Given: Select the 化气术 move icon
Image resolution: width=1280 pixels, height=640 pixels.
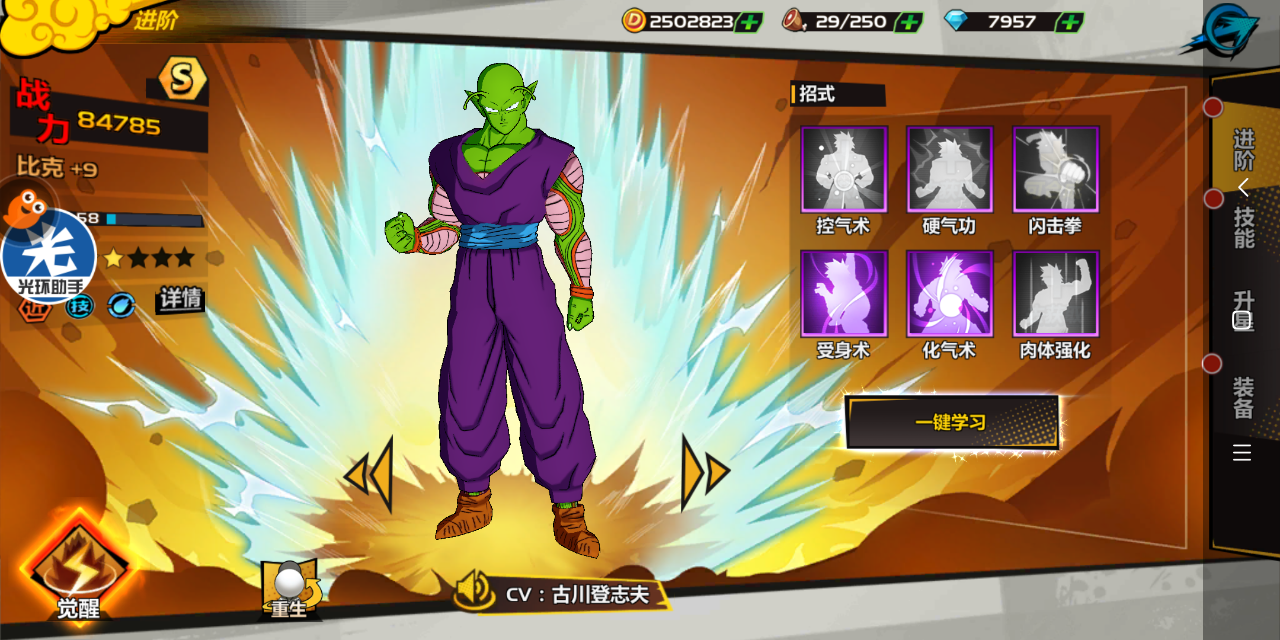Looking at the screenshot, I should 950,294.
